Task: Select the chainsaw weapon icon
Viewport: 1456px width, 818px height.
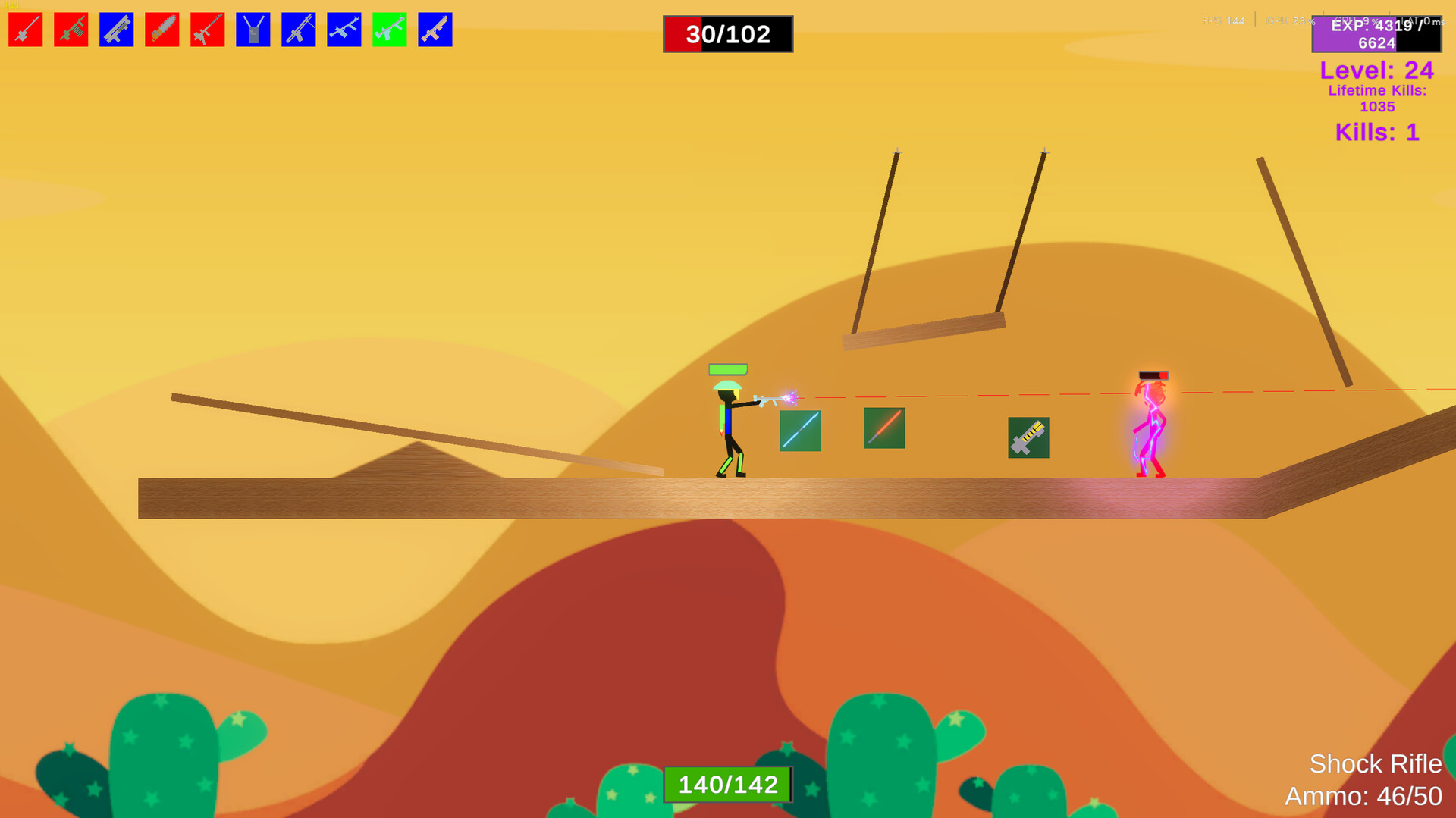Action: (x=162, y=29)
